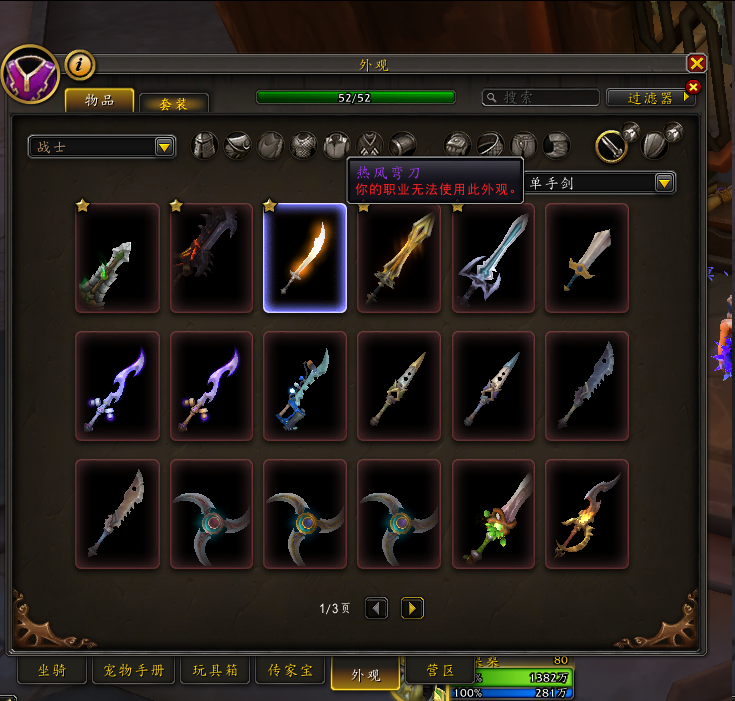Open the 坐骑 mounts tab
The width and height of the screenshot is (735, 701).
point(52,671)
